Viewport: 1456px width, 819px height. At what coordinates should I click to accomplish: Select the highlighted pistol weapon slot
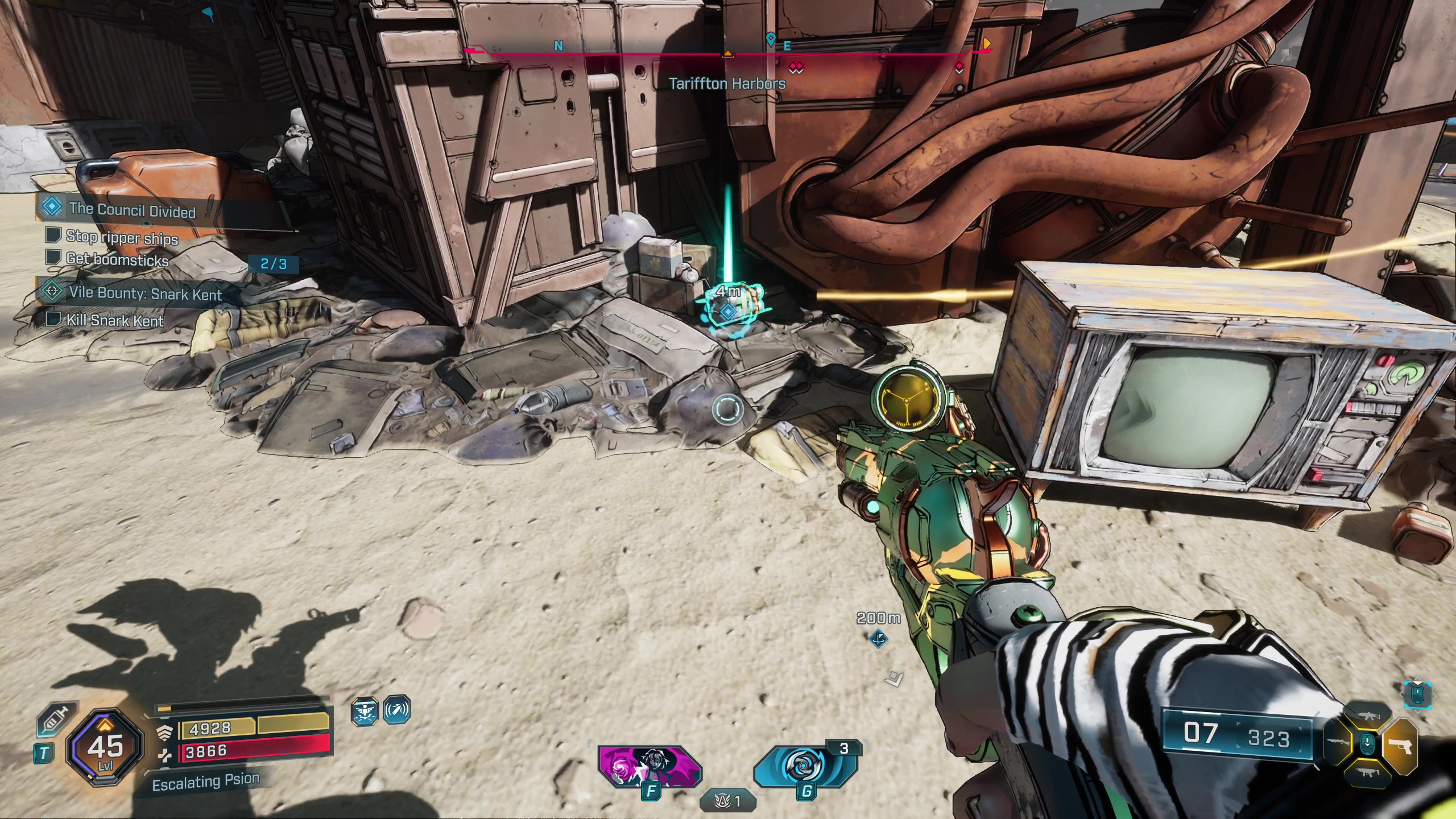point(1399,746)
